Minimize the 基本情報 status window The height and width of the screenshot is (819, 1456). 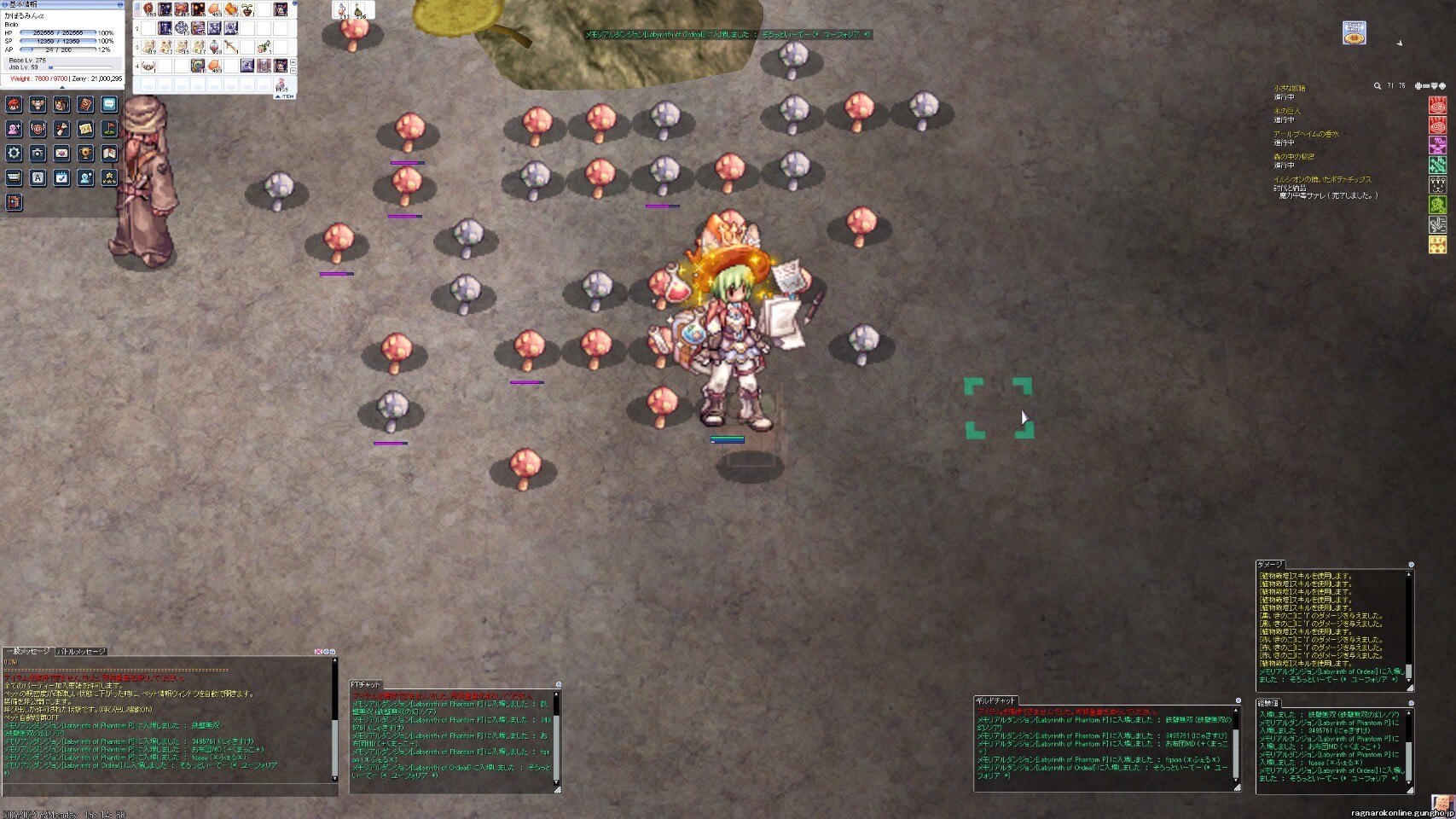click(x=119, y=4)
